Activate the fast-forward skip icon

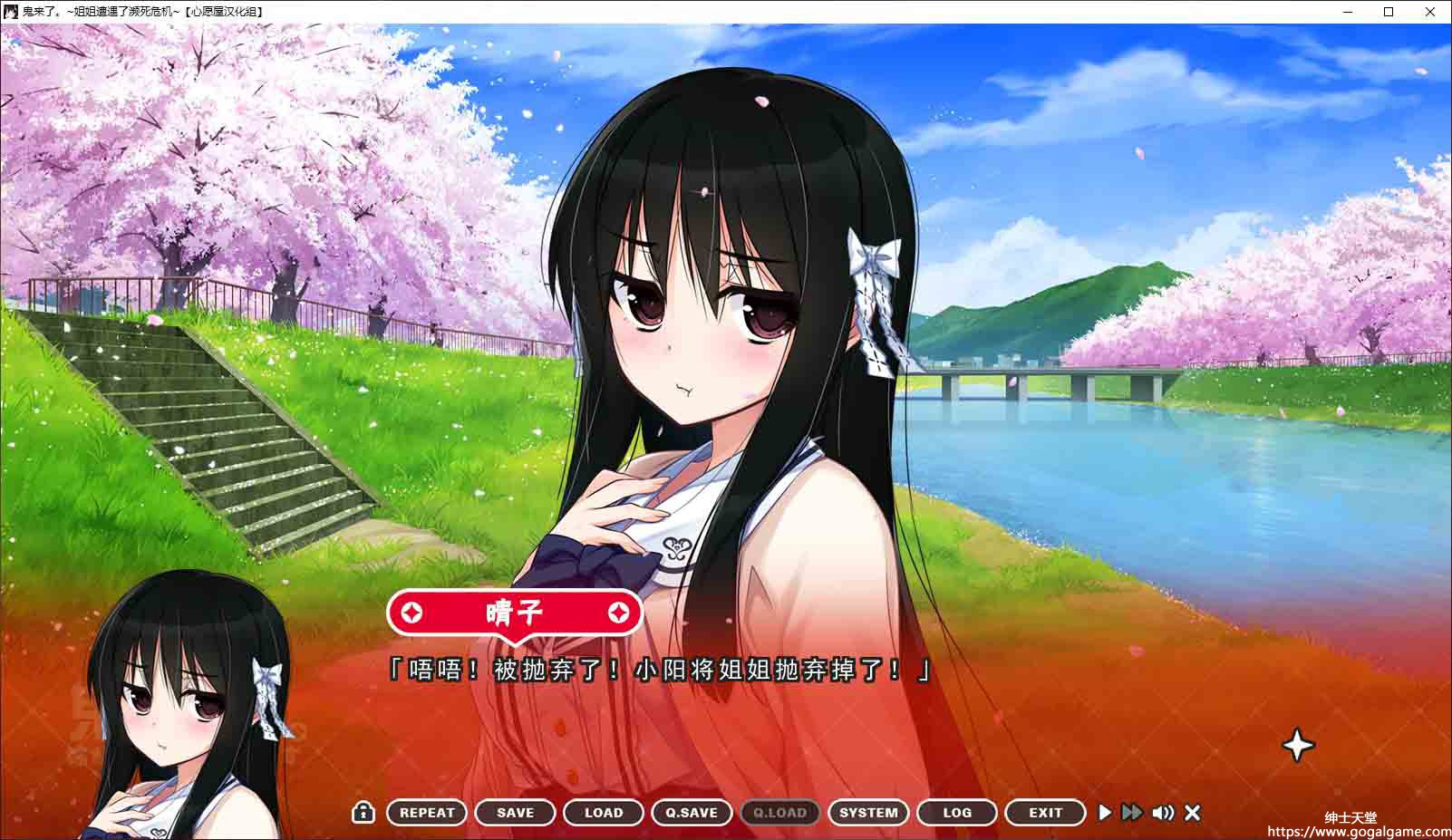coord(1132,813)
